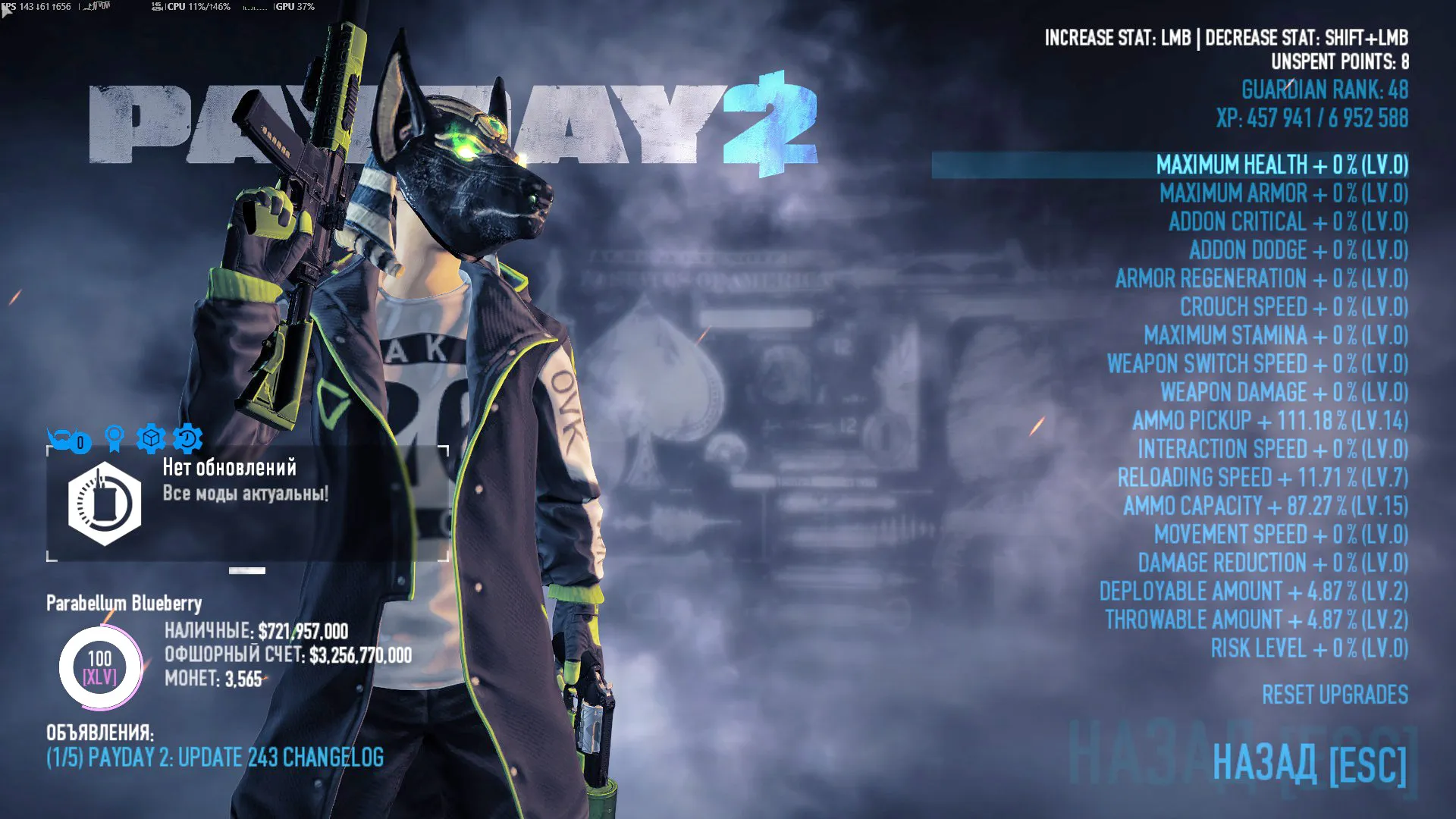This screenshot has height=819, width=1456.
Task: Raise the Damage Reduction stat
Action: 1272,563
